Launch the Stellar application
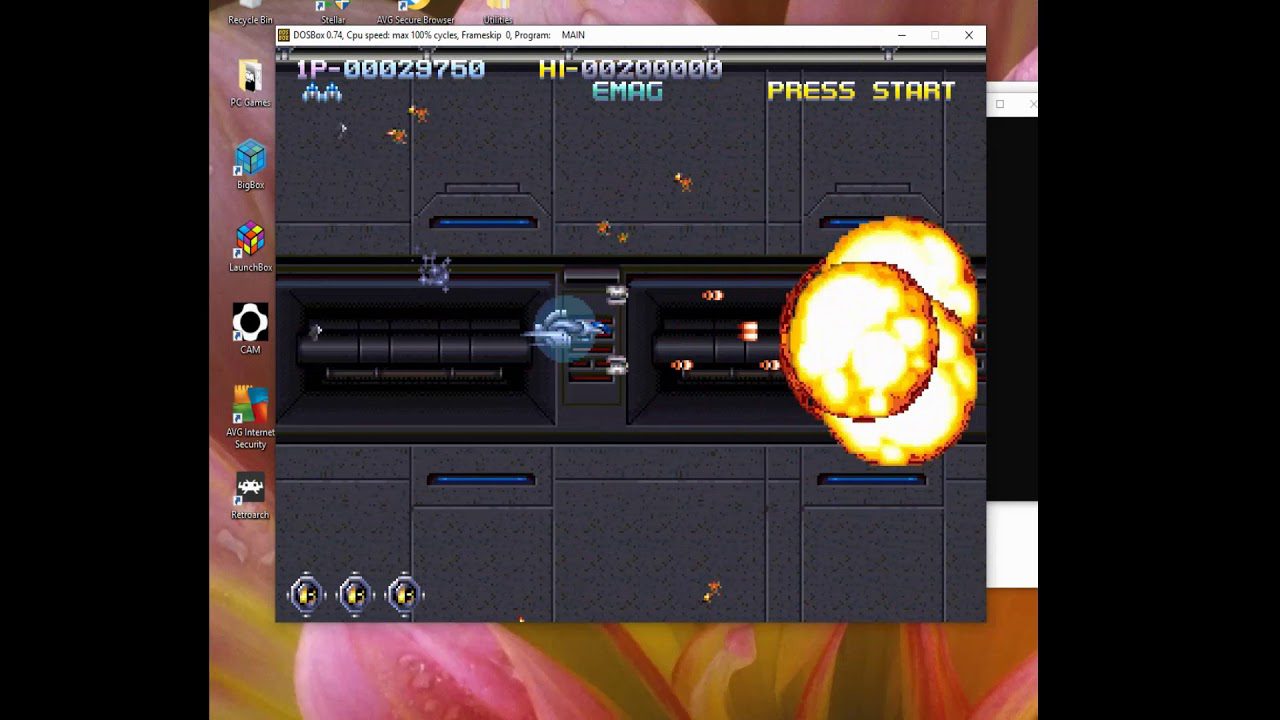The width and height of the screenshot is (1280, 720). (333, 10)
